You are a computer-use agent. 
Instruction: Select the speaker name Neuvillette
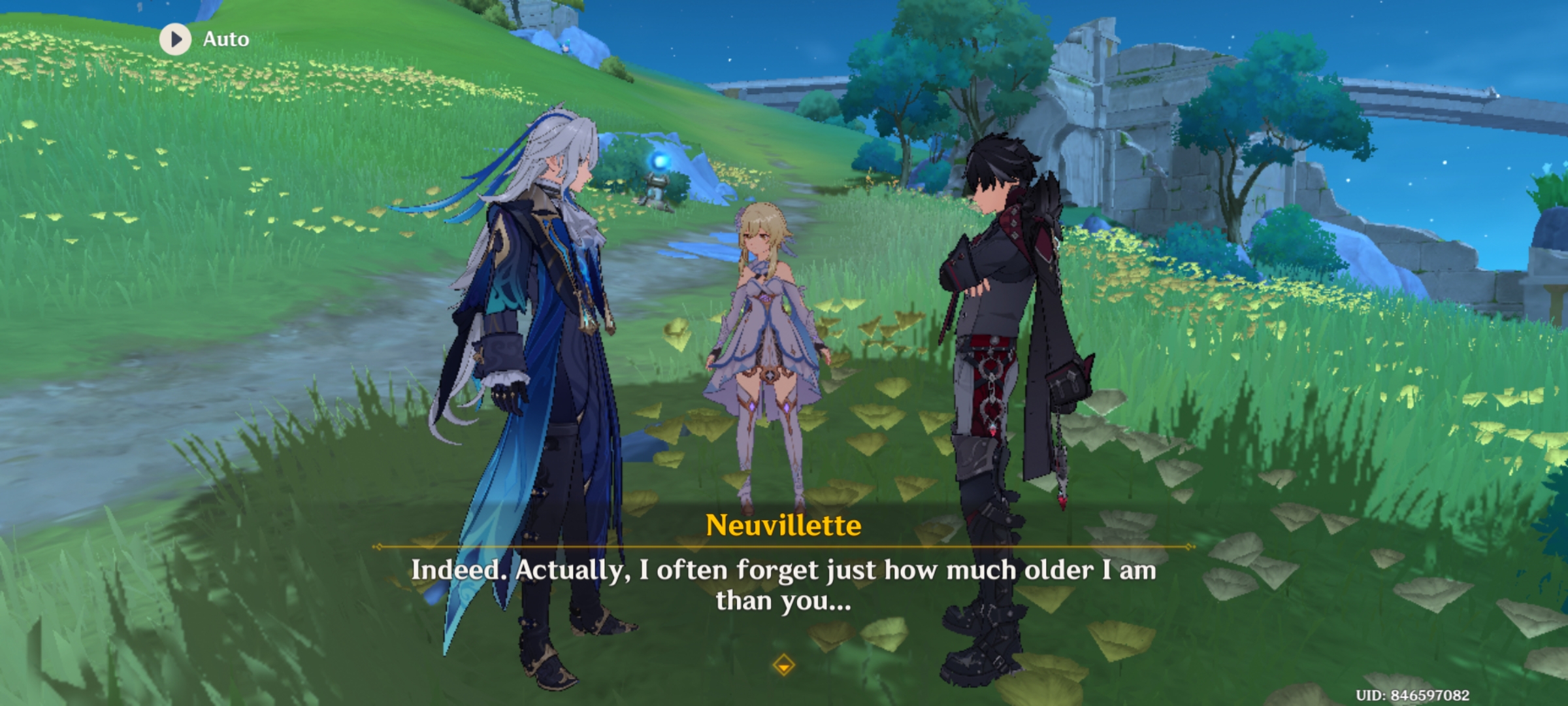click(x=785, y=524)
